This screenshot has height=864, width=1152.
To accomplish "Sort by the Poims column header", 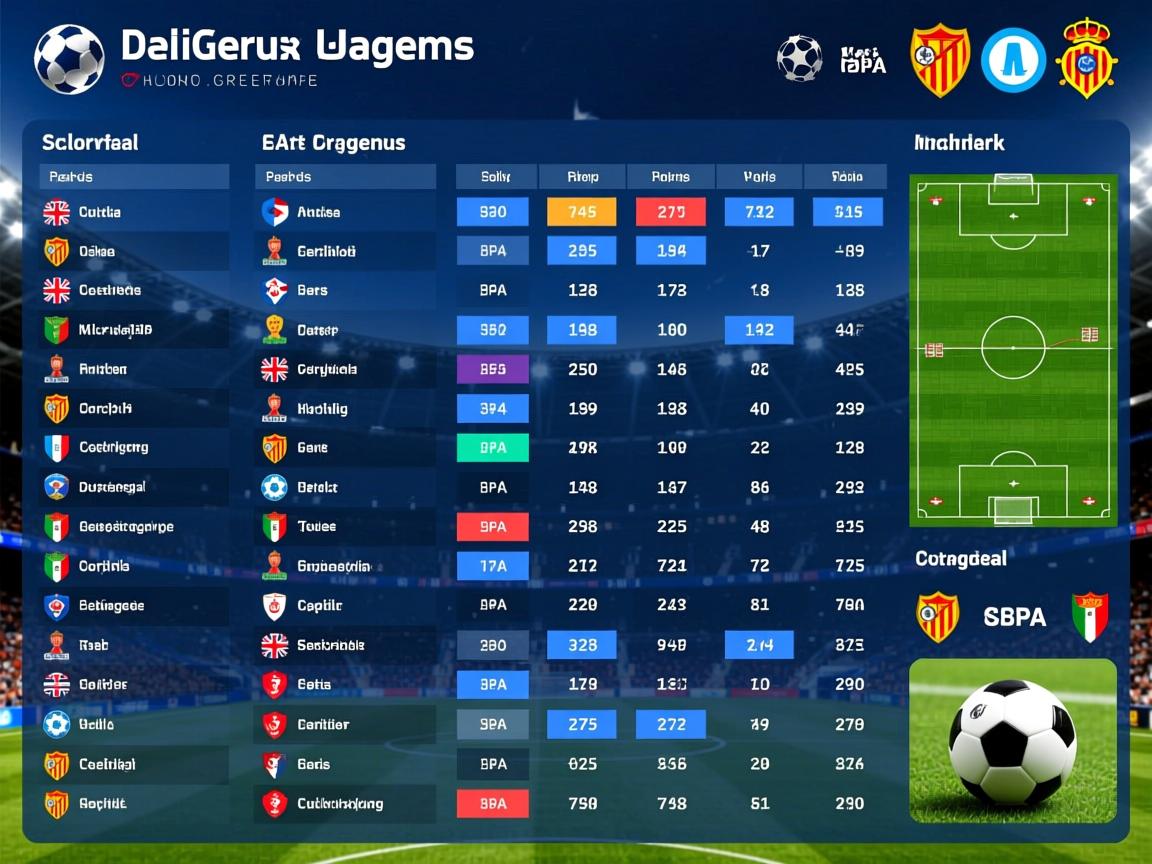I will pyautogui.click(x=671, y=177).
